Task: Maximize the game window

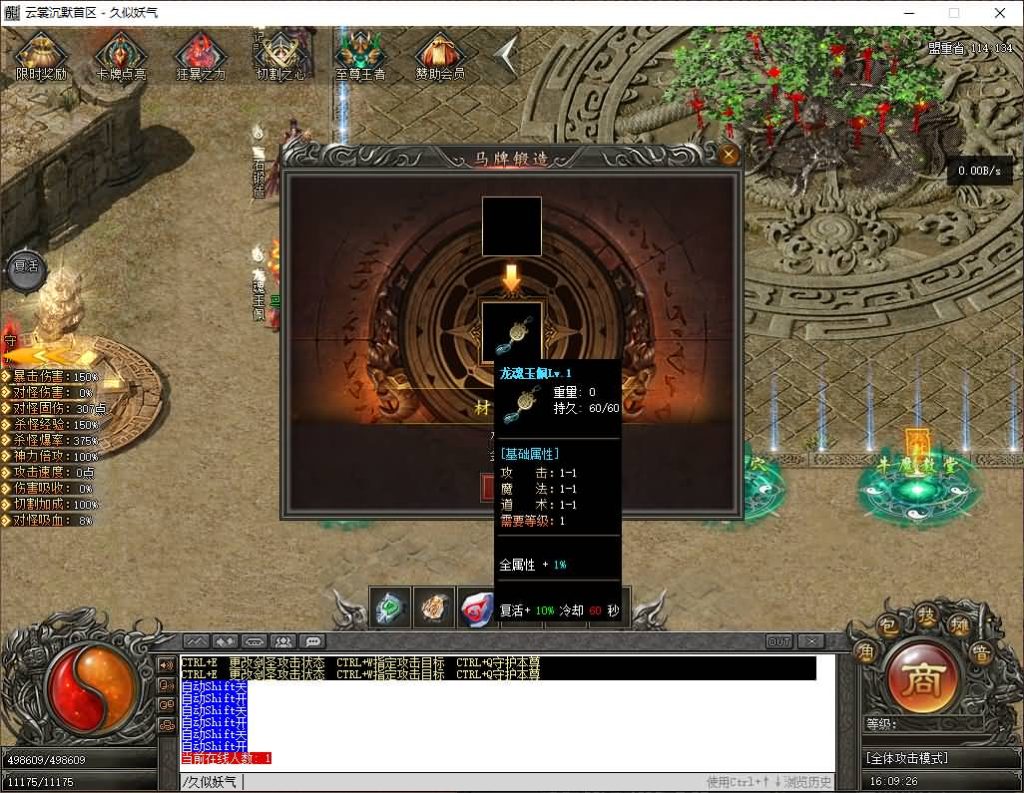Action: click(x=954, y=13)
